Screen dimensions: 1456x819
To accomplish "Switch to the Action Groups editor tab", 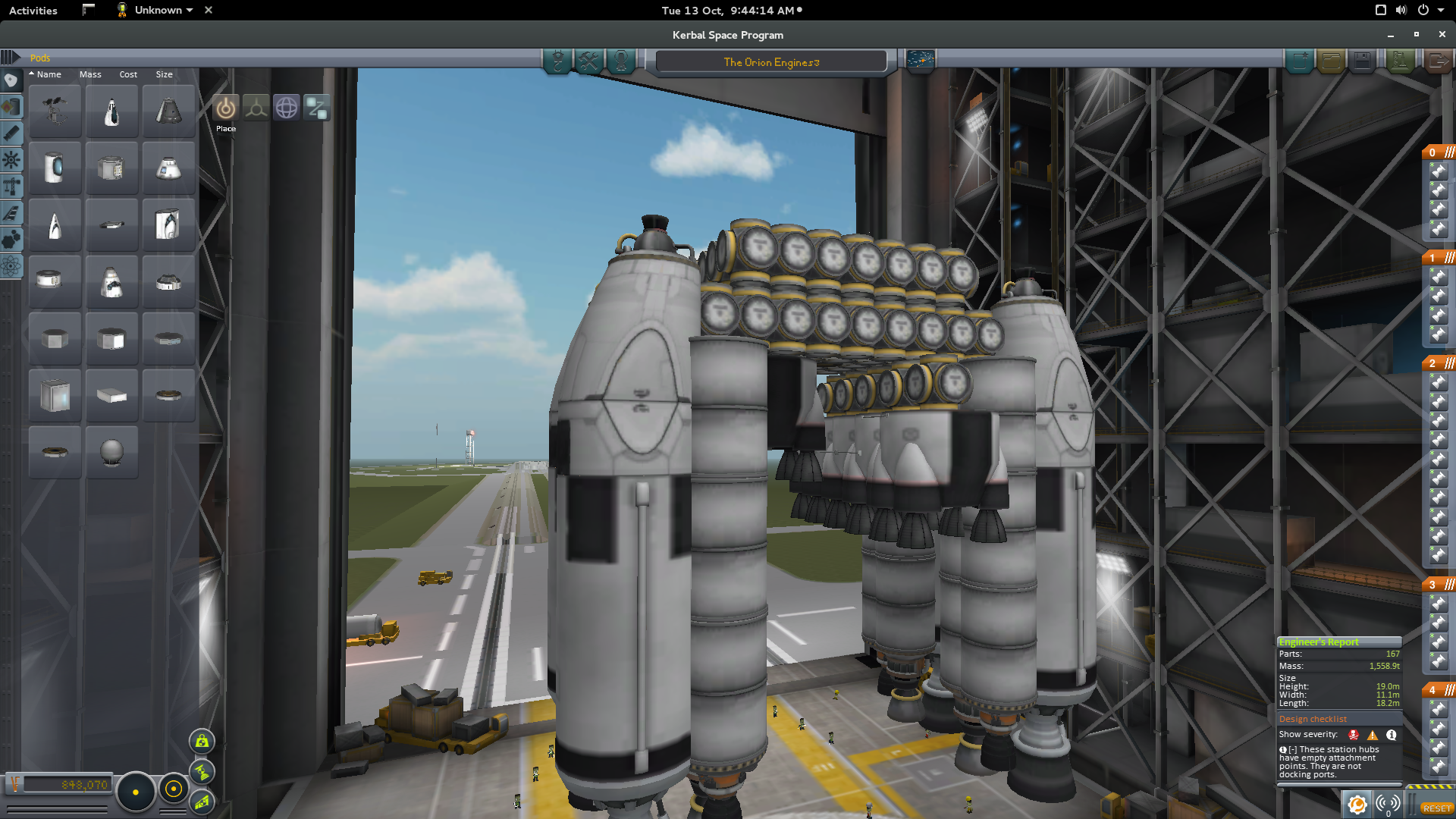I will click(x=588, y=62).
